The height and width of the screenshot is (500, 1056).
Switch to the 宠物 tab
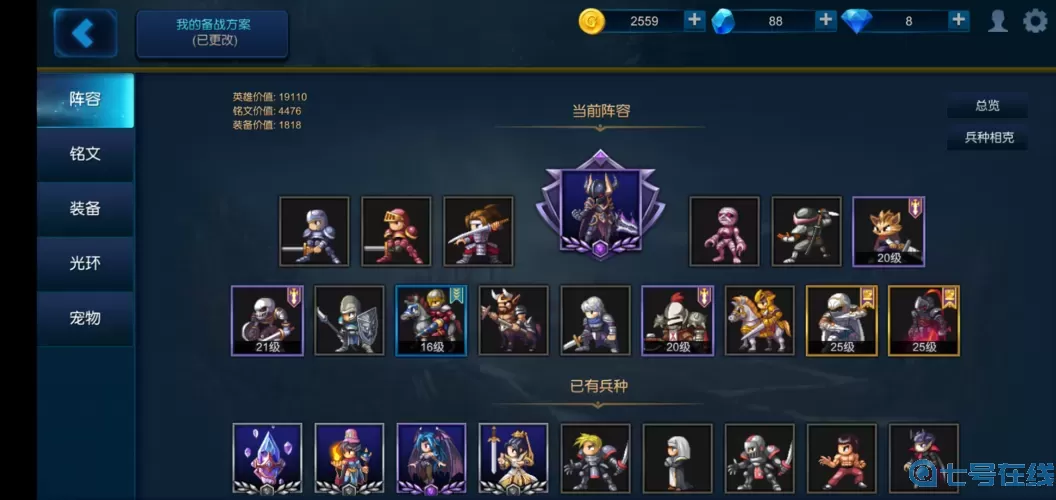(x=85, y=318)
